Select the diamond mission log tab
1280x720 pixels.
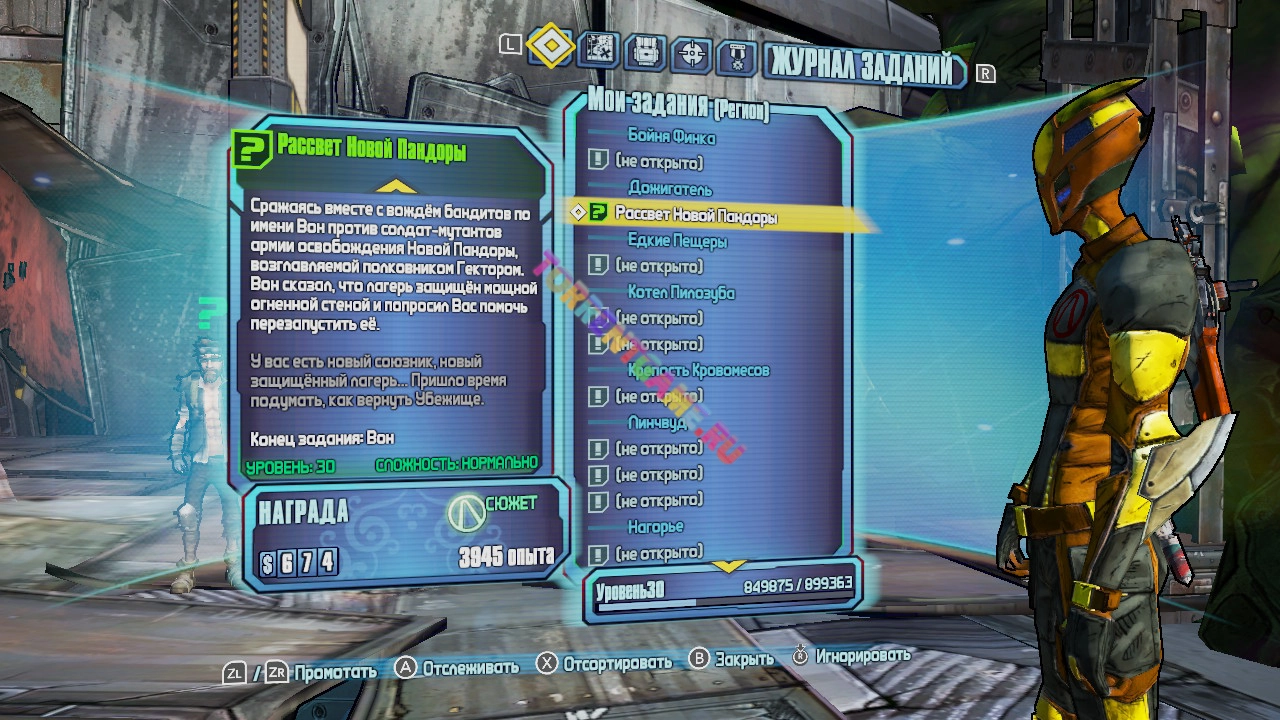[x=550, y=46]
